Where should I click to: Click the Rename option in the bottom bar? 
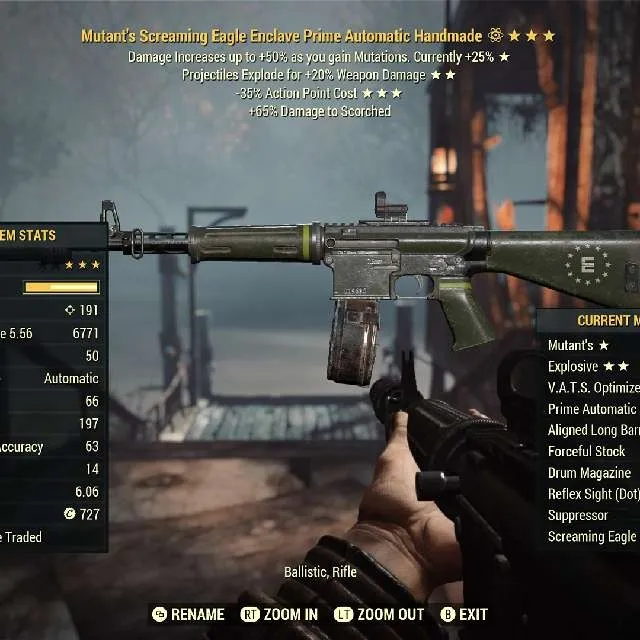(188, 614)
